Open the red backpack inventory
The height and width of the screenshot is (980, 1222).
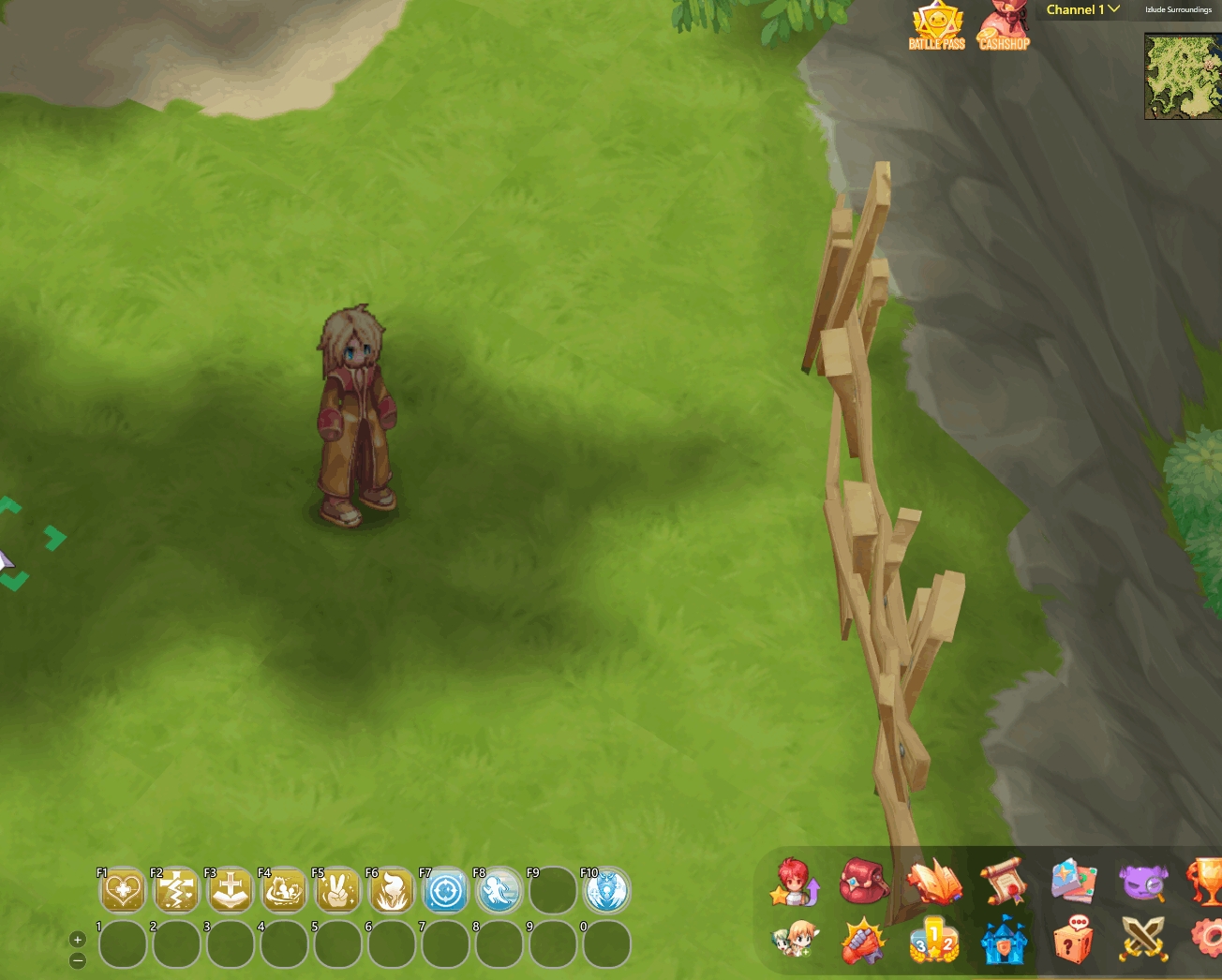pos(864,881)
